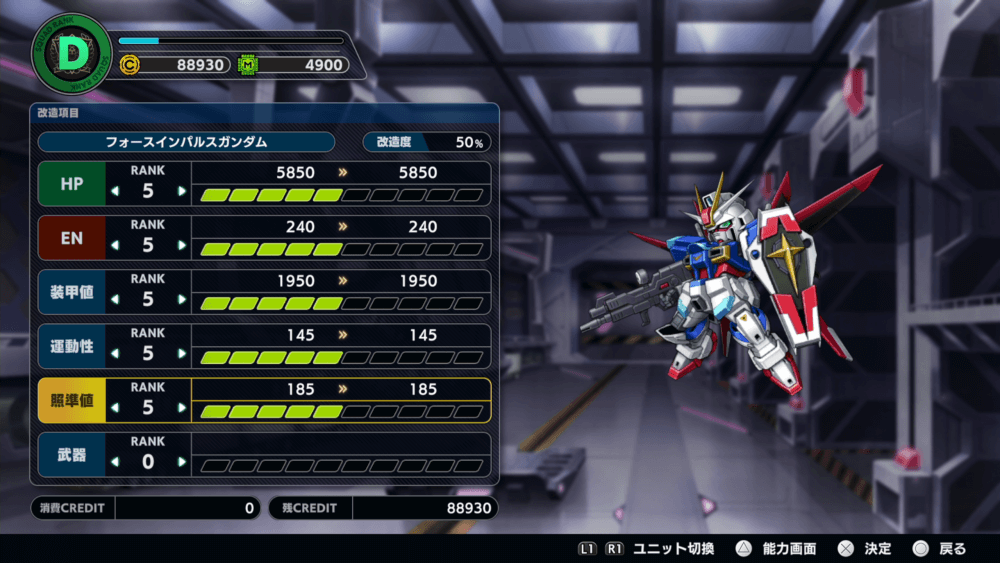Lower EN rank using left arrow
Viewport: 1000px width, 563px height.
(114, 245)
